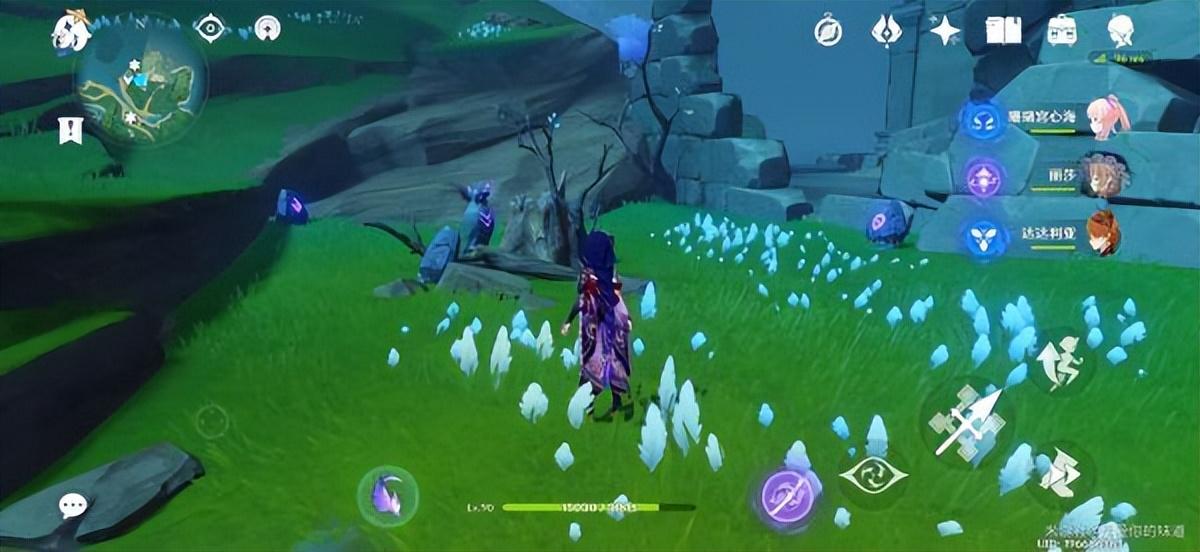Screen dimensions: 1200x552
Task: Open the Adventurer Handbook book icon
Action: pyautogui.click(x=1002, y=31)
